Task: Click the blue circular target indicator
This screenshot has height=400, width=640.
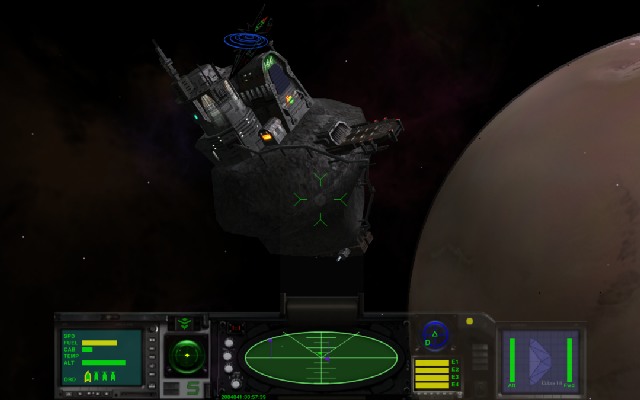Action: 433,335
